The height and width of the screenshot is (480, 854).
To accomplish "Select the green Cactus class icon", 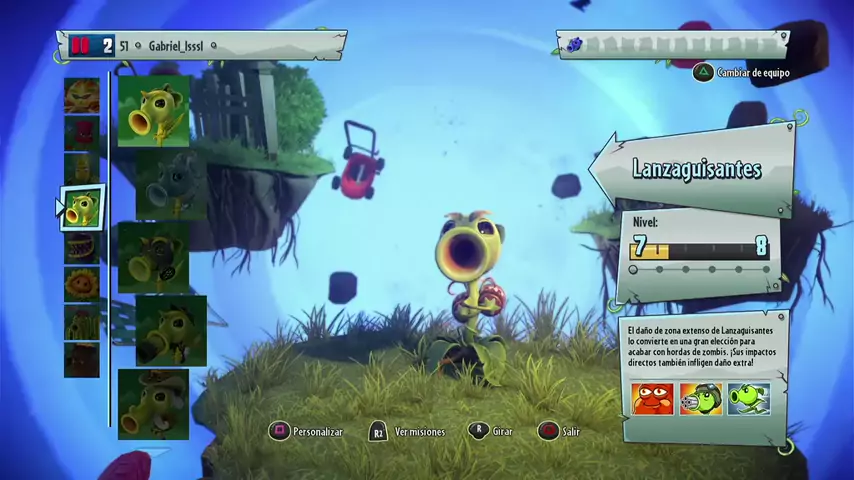I will [x=82, y=322].
